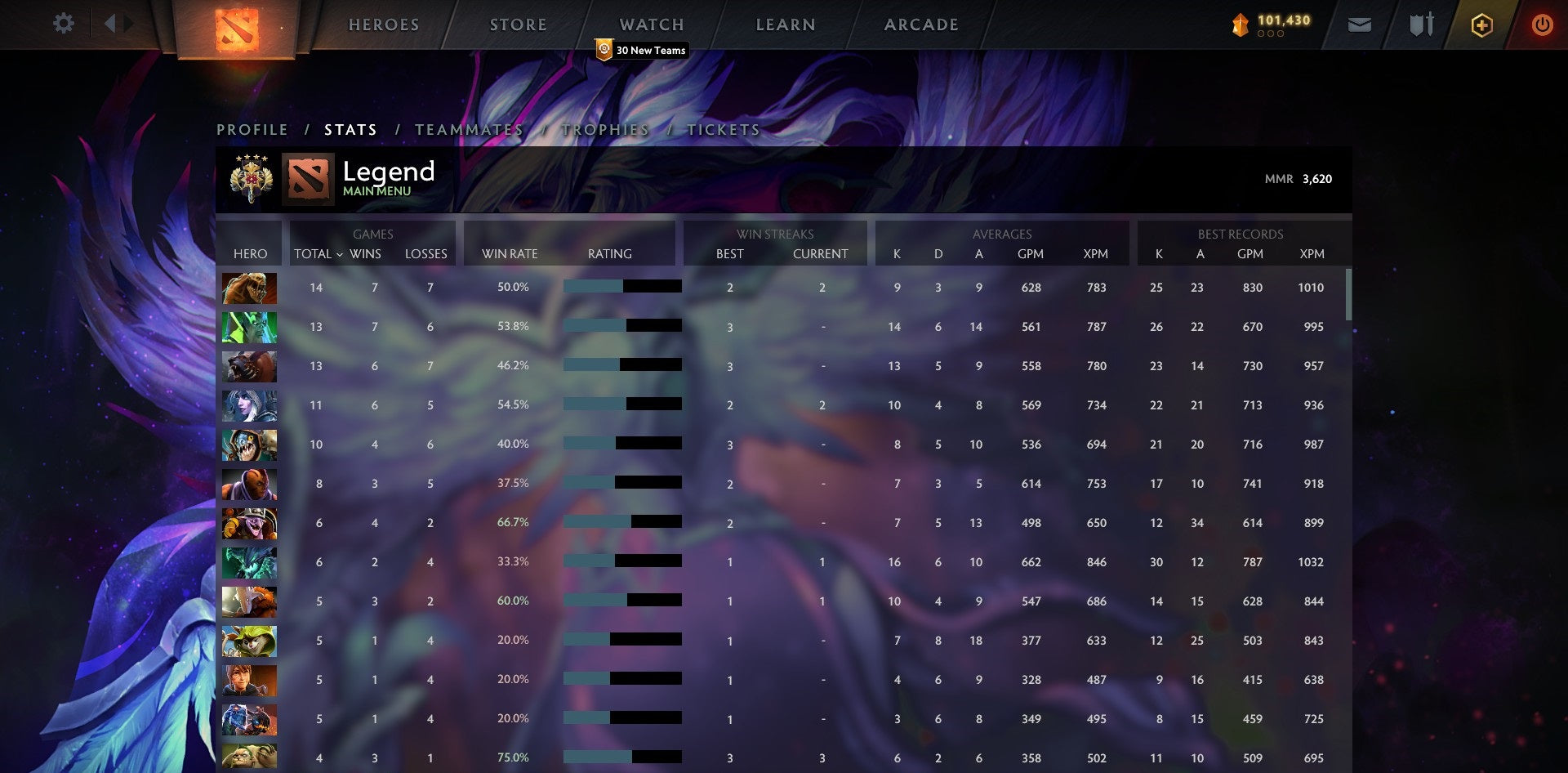Open the mail notifications icon
This screenshot has height=773, width=1568.
pyautogui.click(x=1359, y=25)
